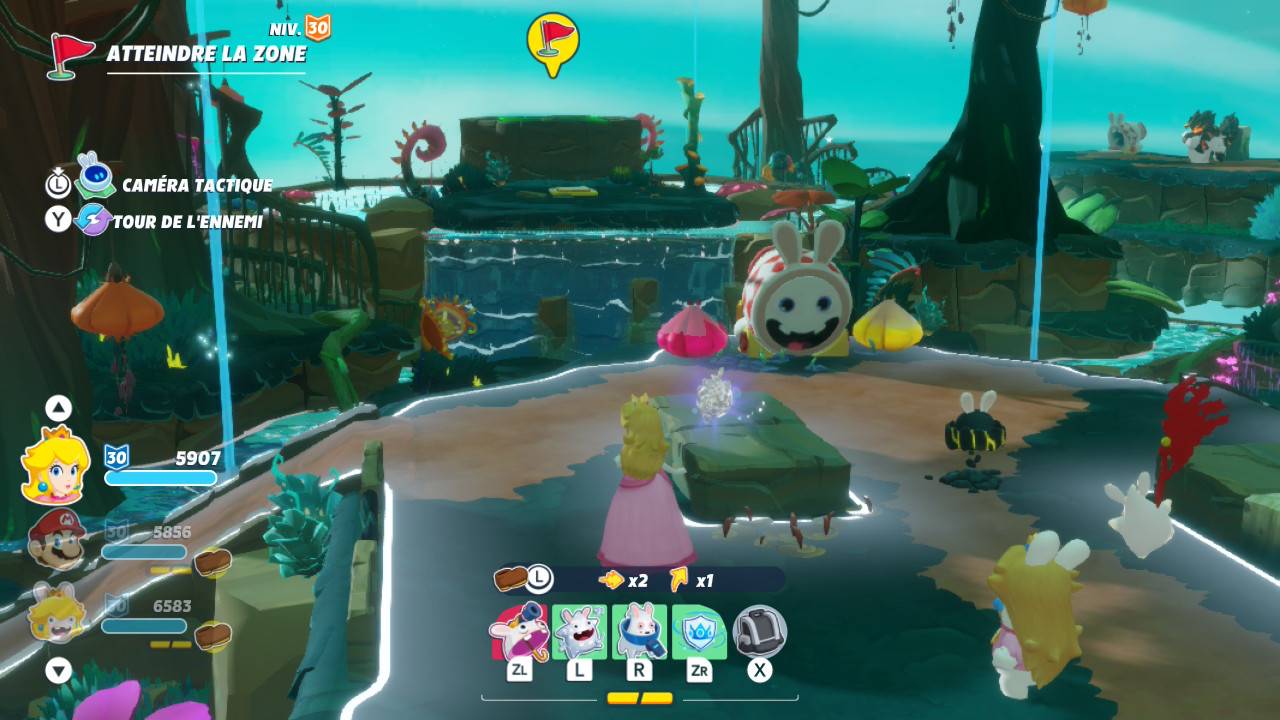The image size is (1280, 720).
Task: Click the Atteindre la Zone objective tracker
Action: pyautogui.click(x=205, y=53)
